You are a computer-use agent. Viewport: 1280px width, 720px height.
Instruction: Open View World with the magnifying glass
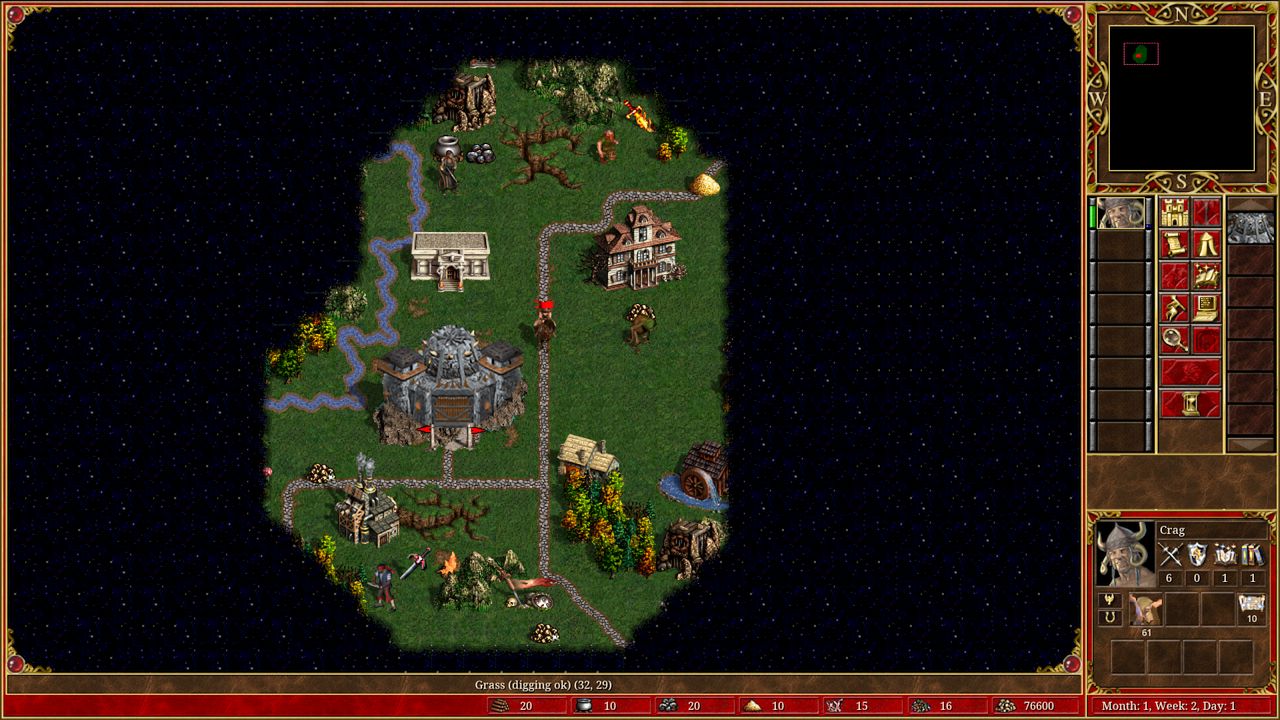1174,340
